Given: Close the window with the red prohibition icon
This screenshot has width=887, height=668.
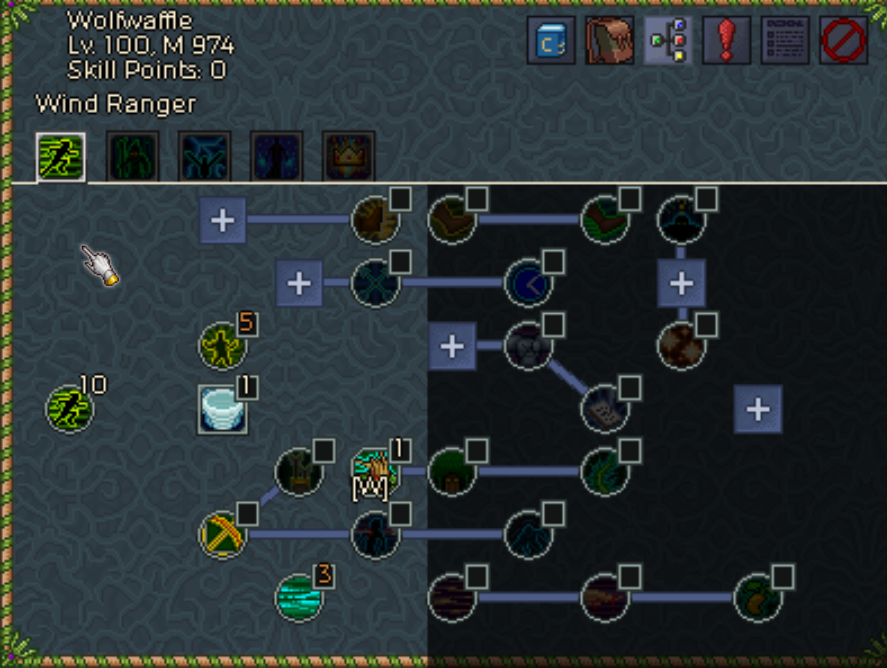Looking at the screenshot, I should click(x=843, y=41).
